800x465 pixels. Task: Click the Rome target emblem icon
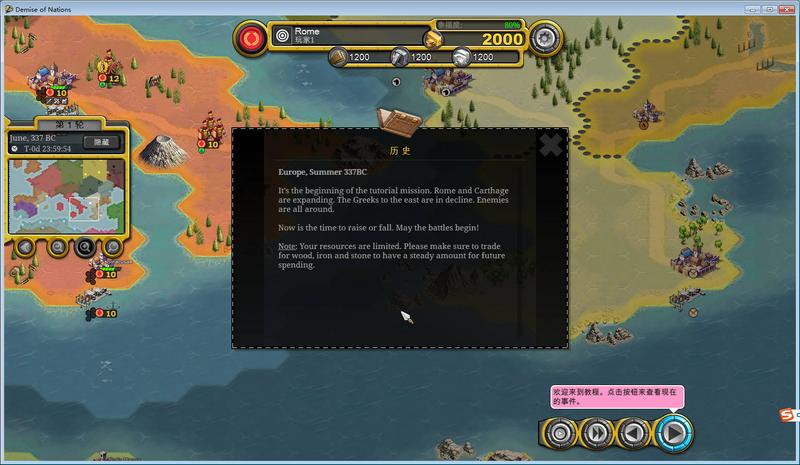click(x=282, y=35)
